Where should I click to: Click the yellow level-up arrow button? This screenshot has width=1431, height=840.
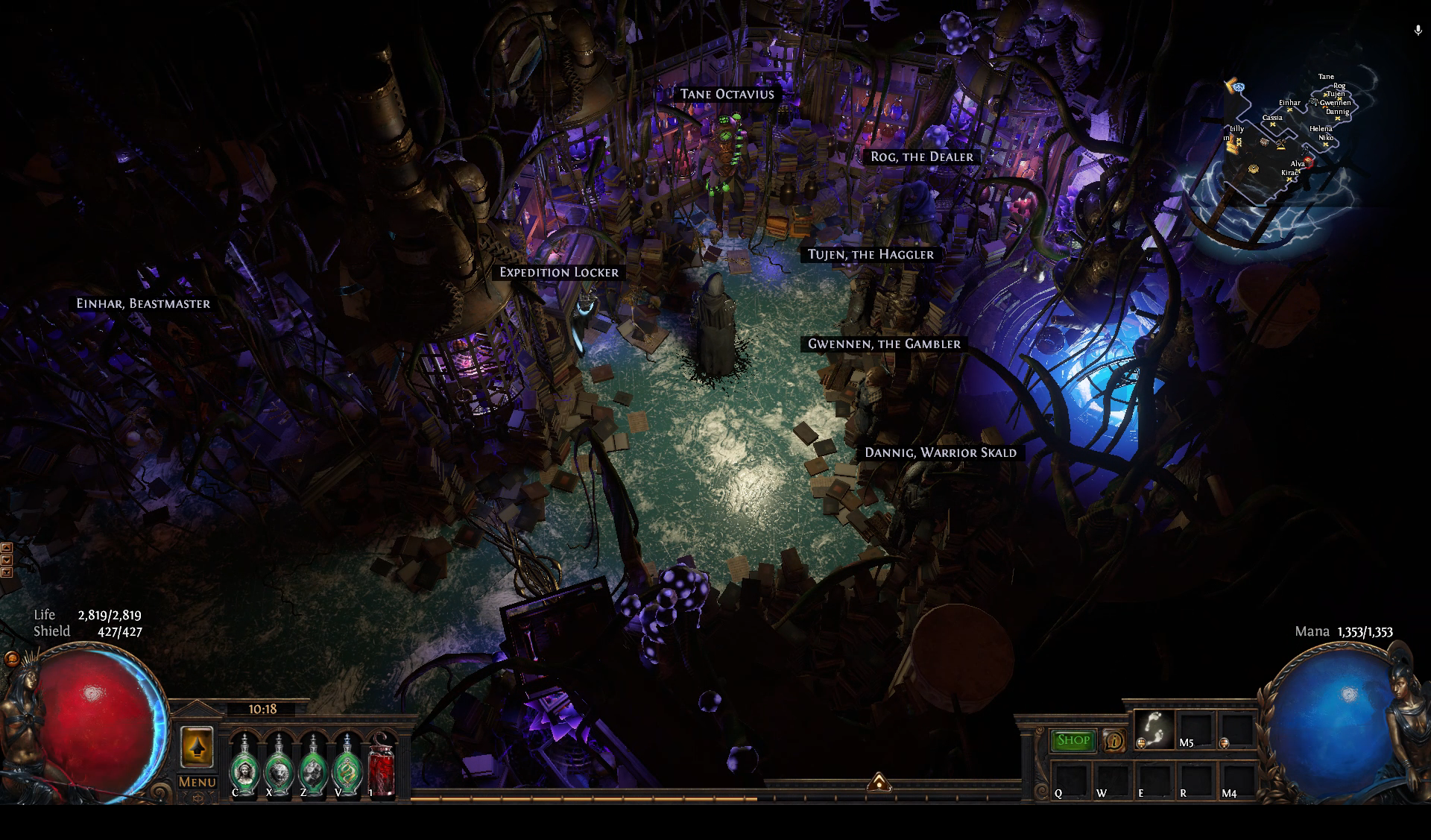[x=197, y=746]
